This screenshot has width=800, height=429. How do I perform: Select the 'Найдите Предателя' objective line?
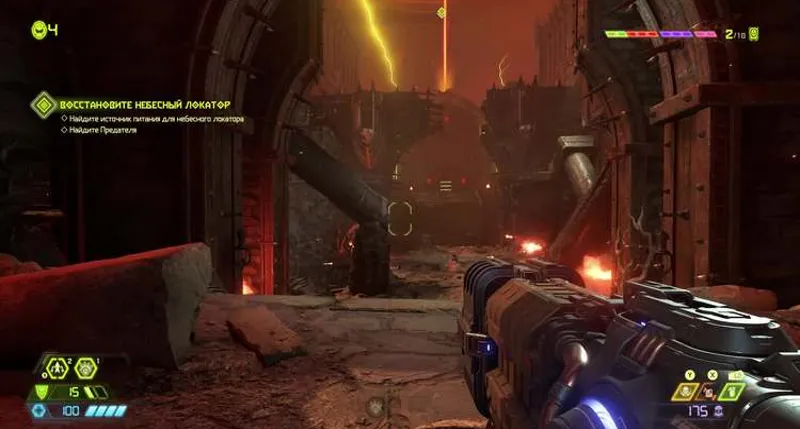(102, 131)
